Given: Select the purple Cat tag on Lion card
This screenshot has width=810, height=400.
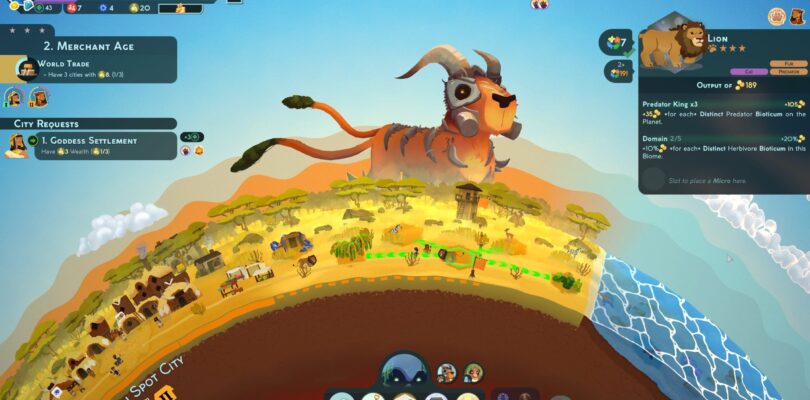Looking at the screenshot, I should point(749,72).
